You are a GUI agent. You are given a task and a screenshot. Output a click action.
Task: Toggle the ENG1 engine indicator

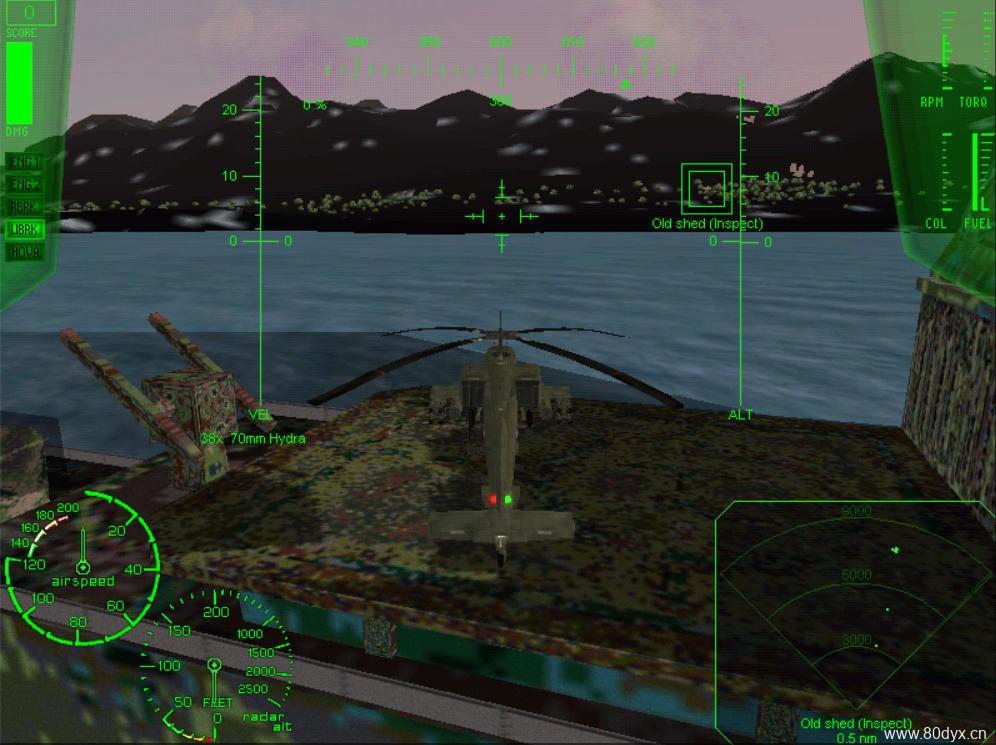(x=25, y=162)
